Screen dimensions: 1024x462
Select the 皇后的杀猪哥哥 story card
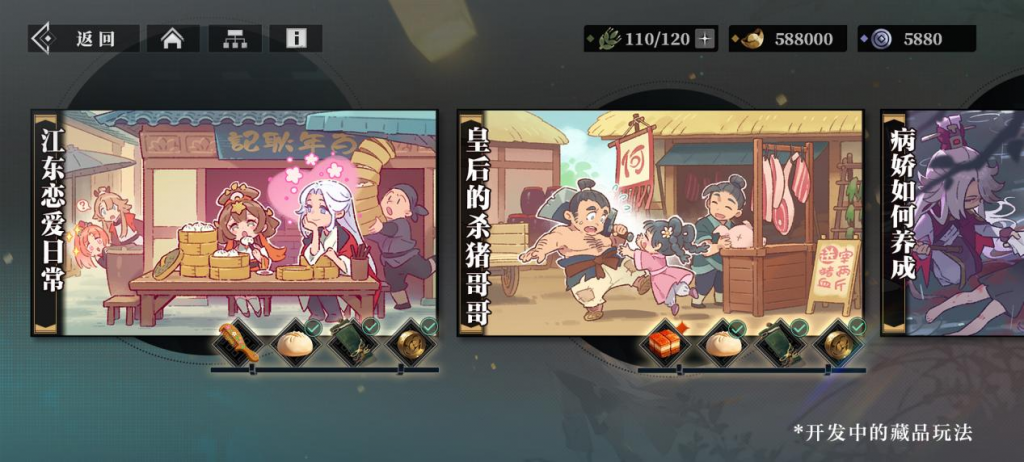point(660,220)
